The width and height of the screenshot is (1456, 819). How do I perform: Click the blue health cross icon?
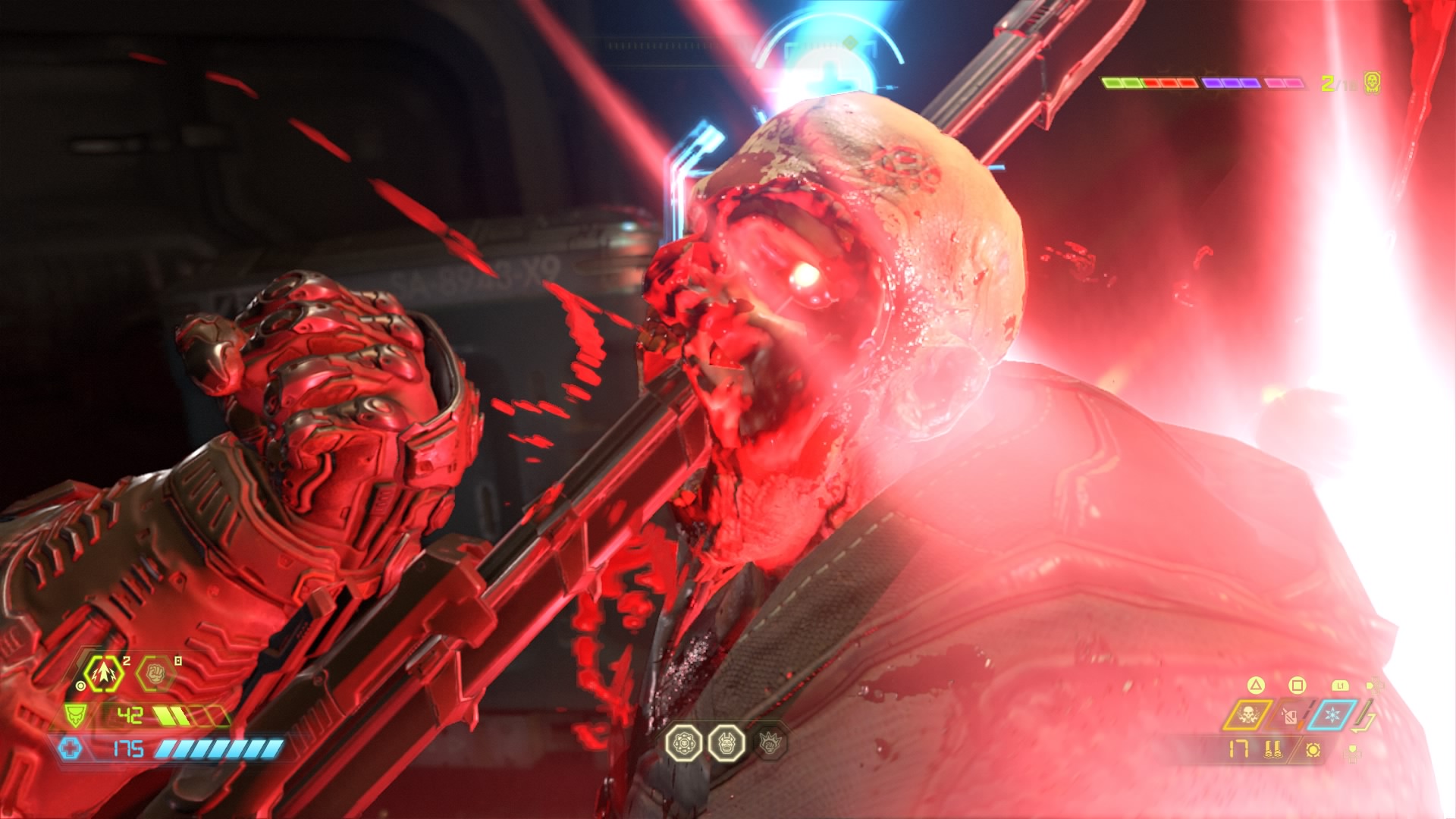coord(71,749)
